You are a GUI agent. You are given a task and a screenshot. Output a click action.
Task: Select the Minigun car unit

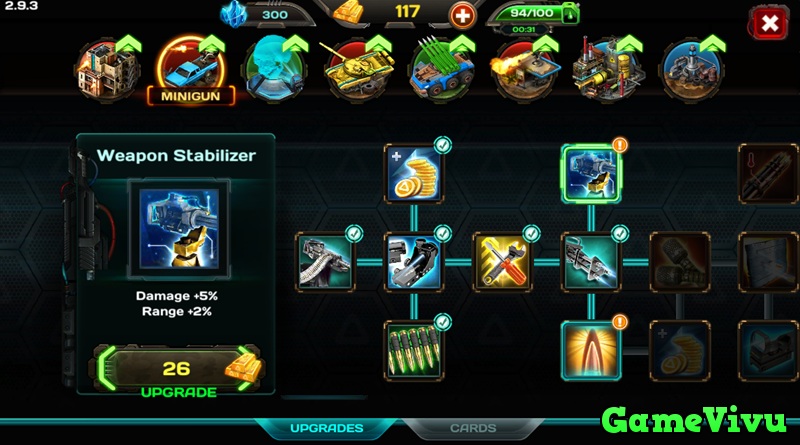coord(189,68)
